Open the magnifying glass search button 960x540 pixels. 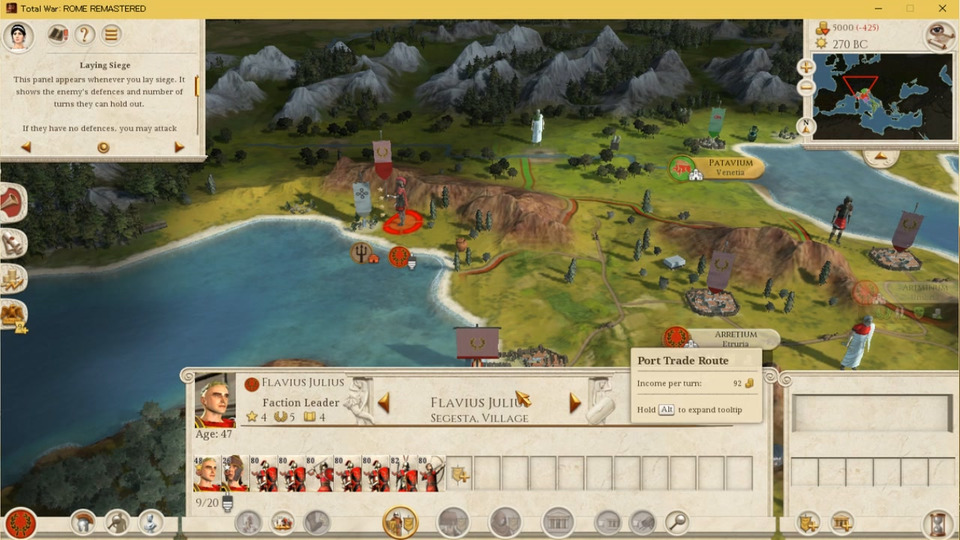click(677, 521)
